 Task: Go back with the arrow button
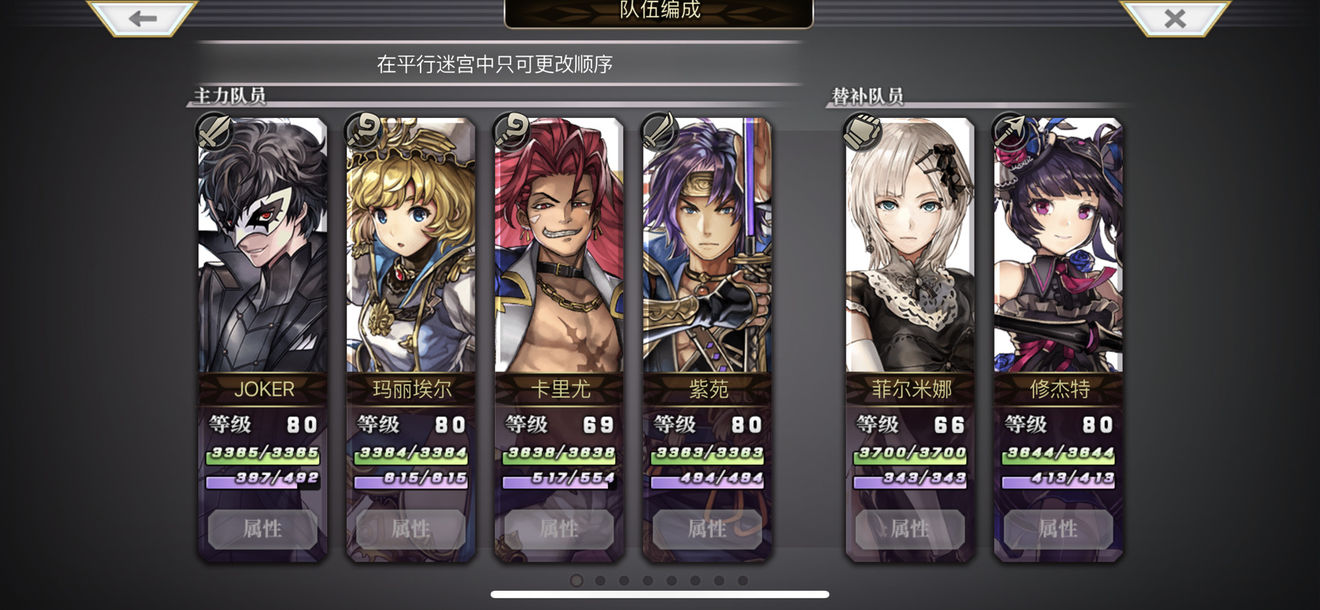click(142, 18)
